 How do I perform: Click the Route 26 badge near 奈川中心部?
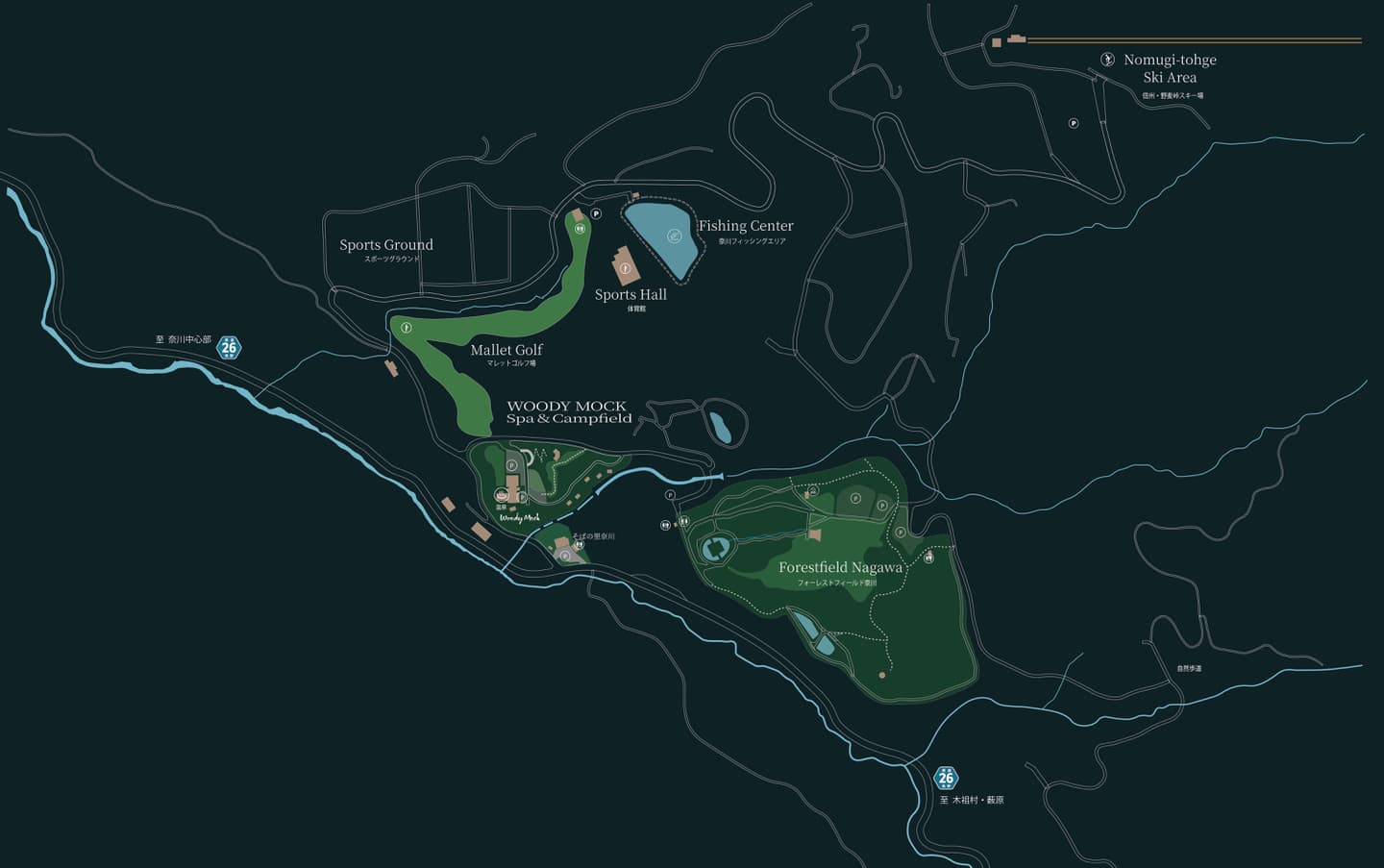click(x=229, y=346)
